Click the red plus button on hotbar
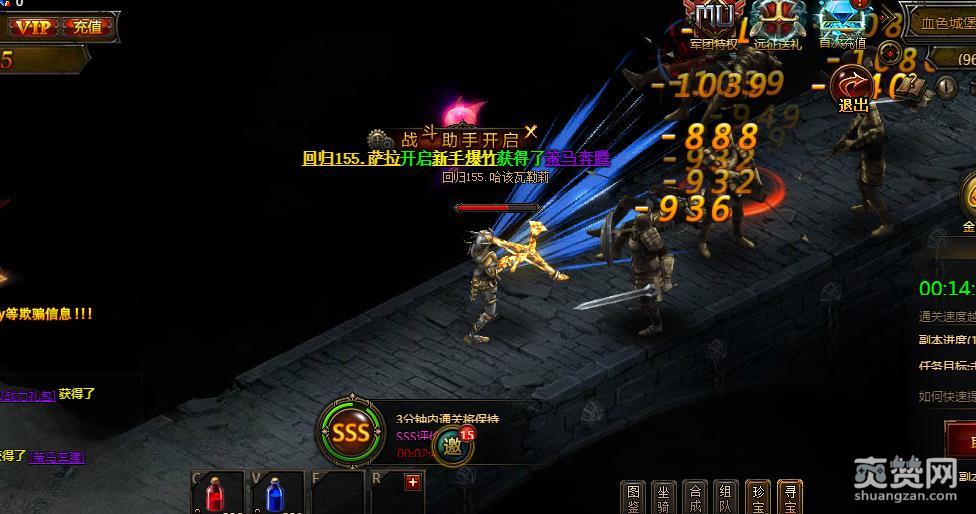Screen dimensions: 976x514 click(412, 482)
